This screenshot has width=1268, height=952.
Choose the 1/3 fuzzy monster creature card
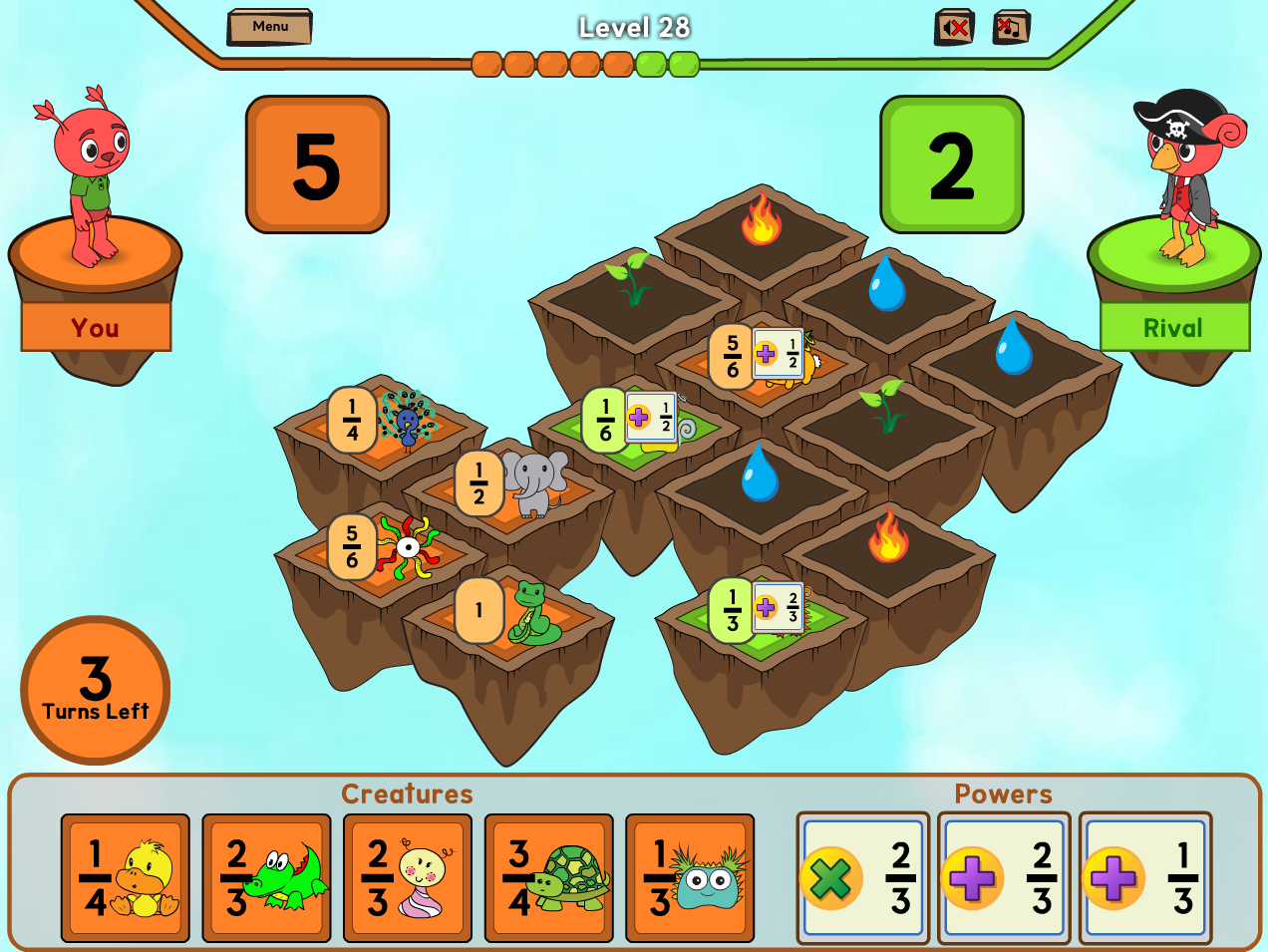click(x=690, y=877)
